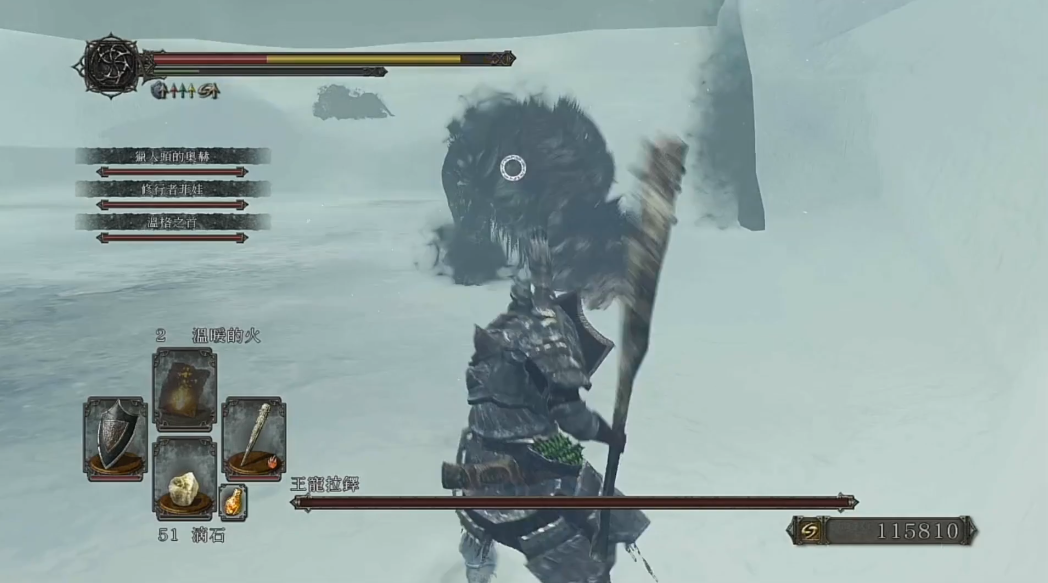The width and height of the screenshot is (1048, 583).
Task: Click the status effect icons under stamina bar
Action: pos(185,92)
